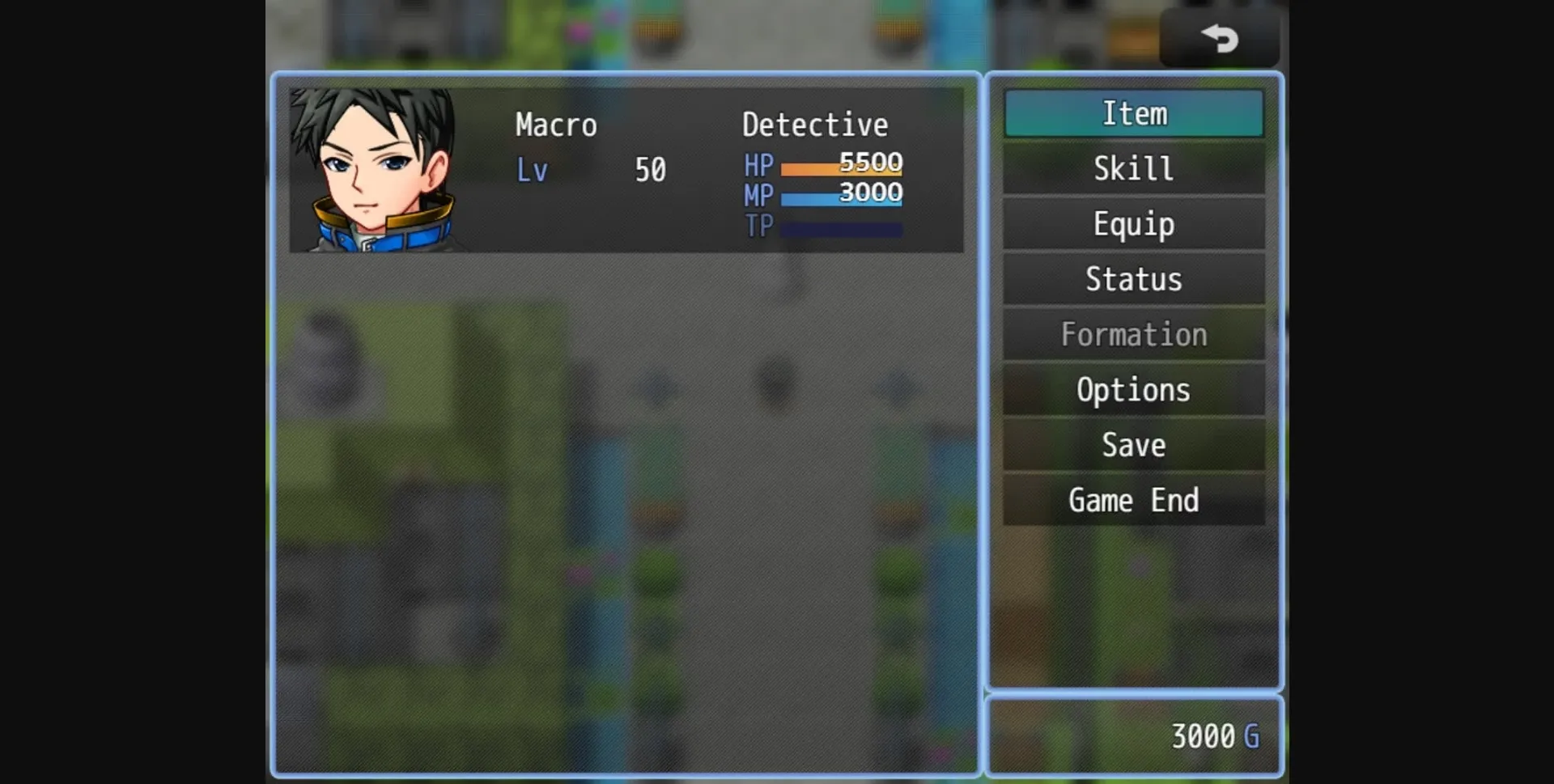Click the greyed-out Formation entry
Viewport: 1554px width, 784px height.
[1133, 334]
